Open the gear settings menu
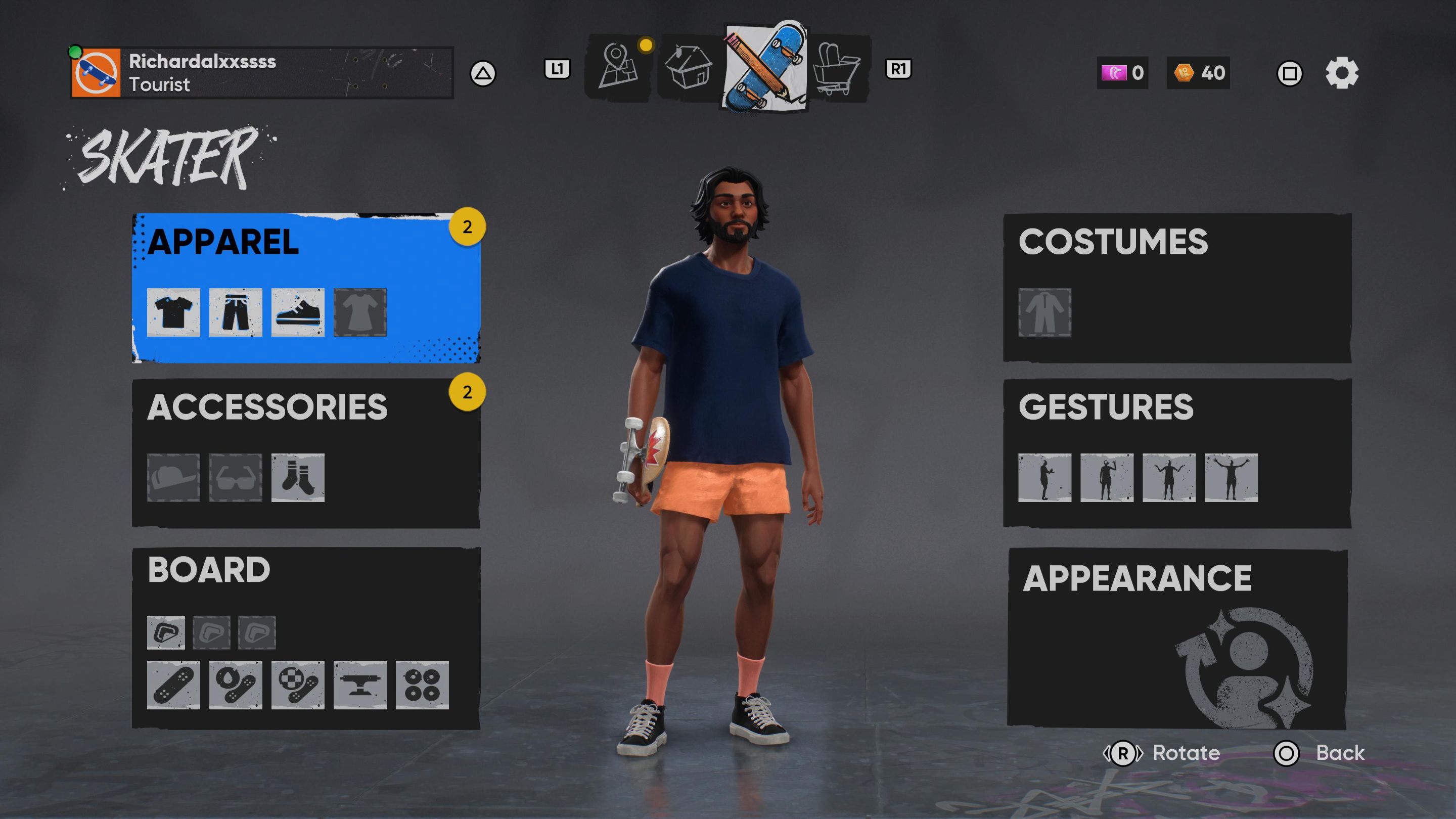 point(1341,73)
